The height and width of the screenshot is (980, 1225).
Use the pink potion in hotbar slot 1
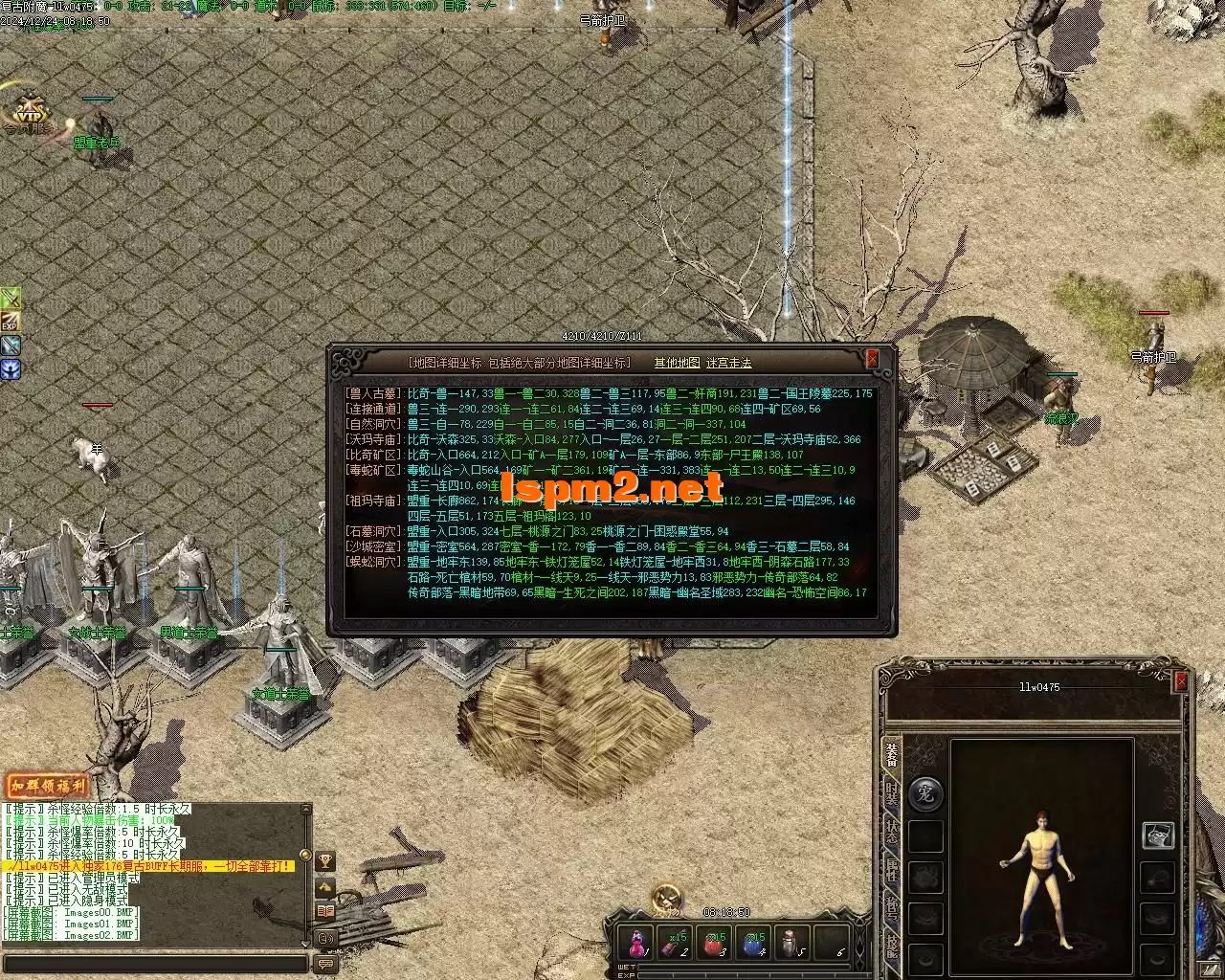click(x=637, y=943)
